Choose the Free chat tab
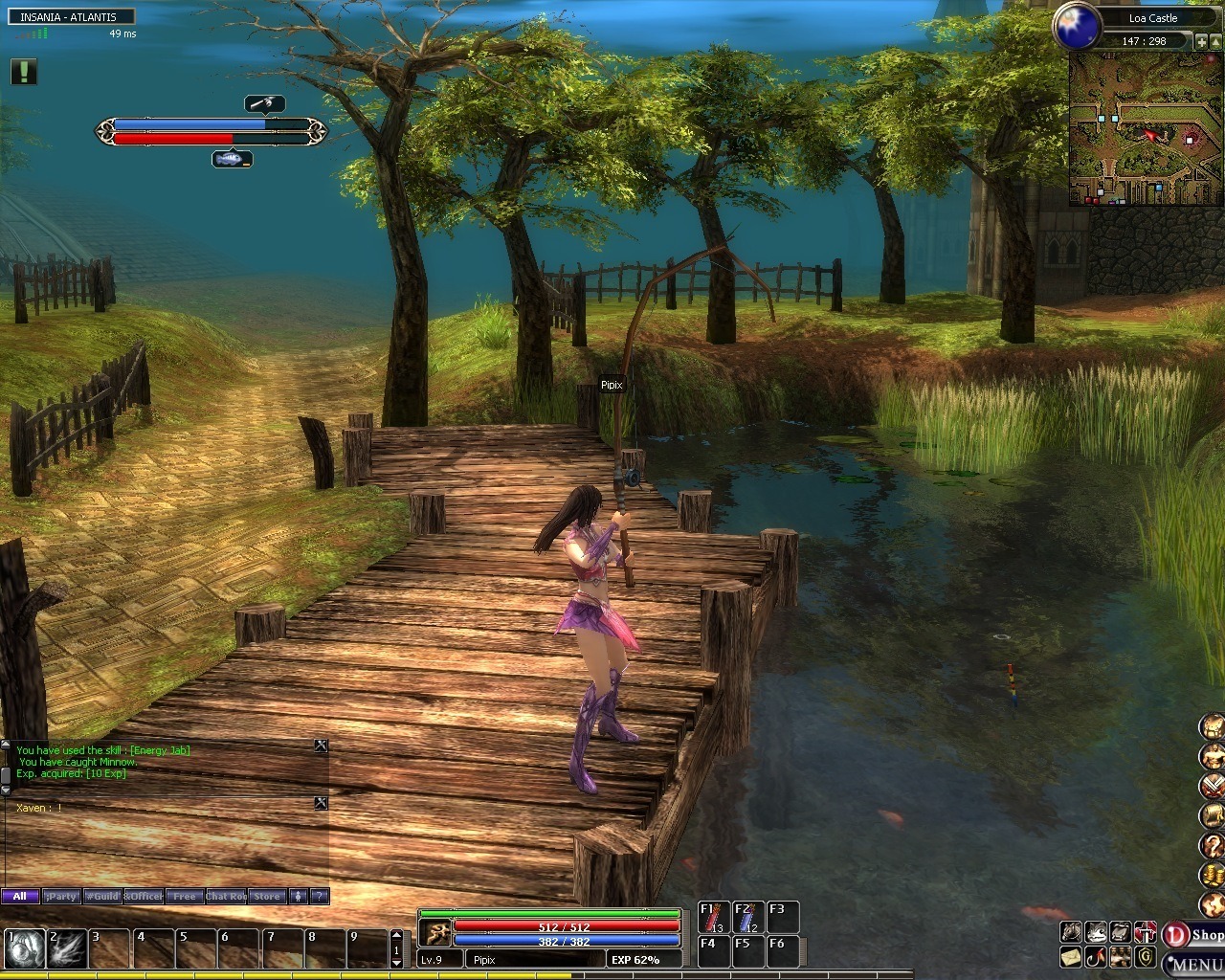 (x=183, y=897)
